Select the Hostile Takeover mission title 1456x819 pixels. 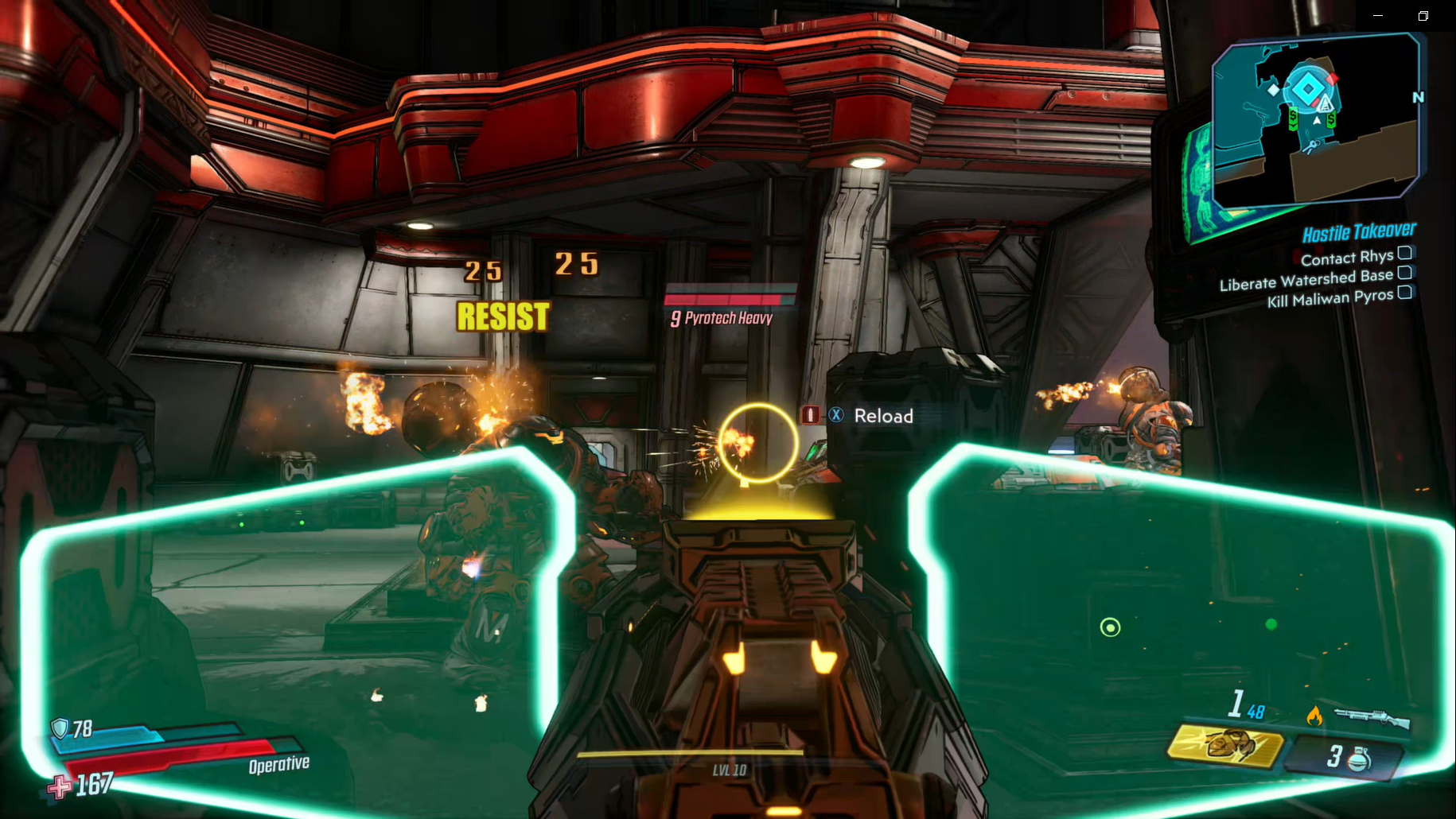point(1359,232)
